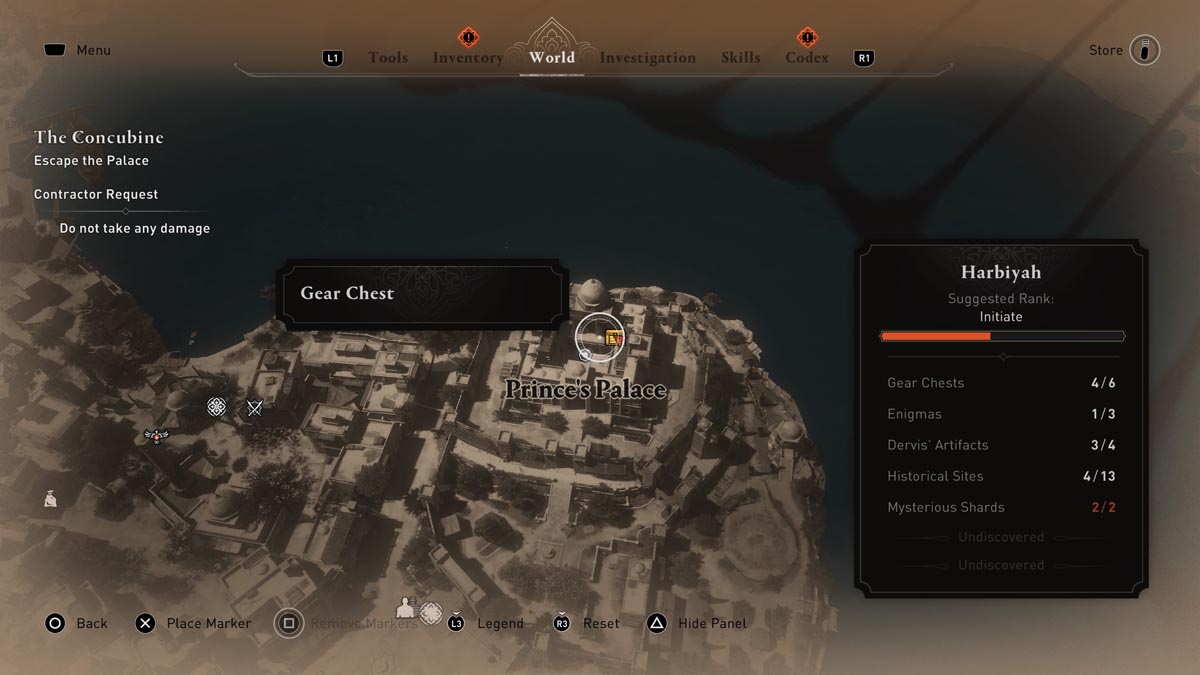Open the Menu option
The image size is (1200, 675).
point(93,50)
